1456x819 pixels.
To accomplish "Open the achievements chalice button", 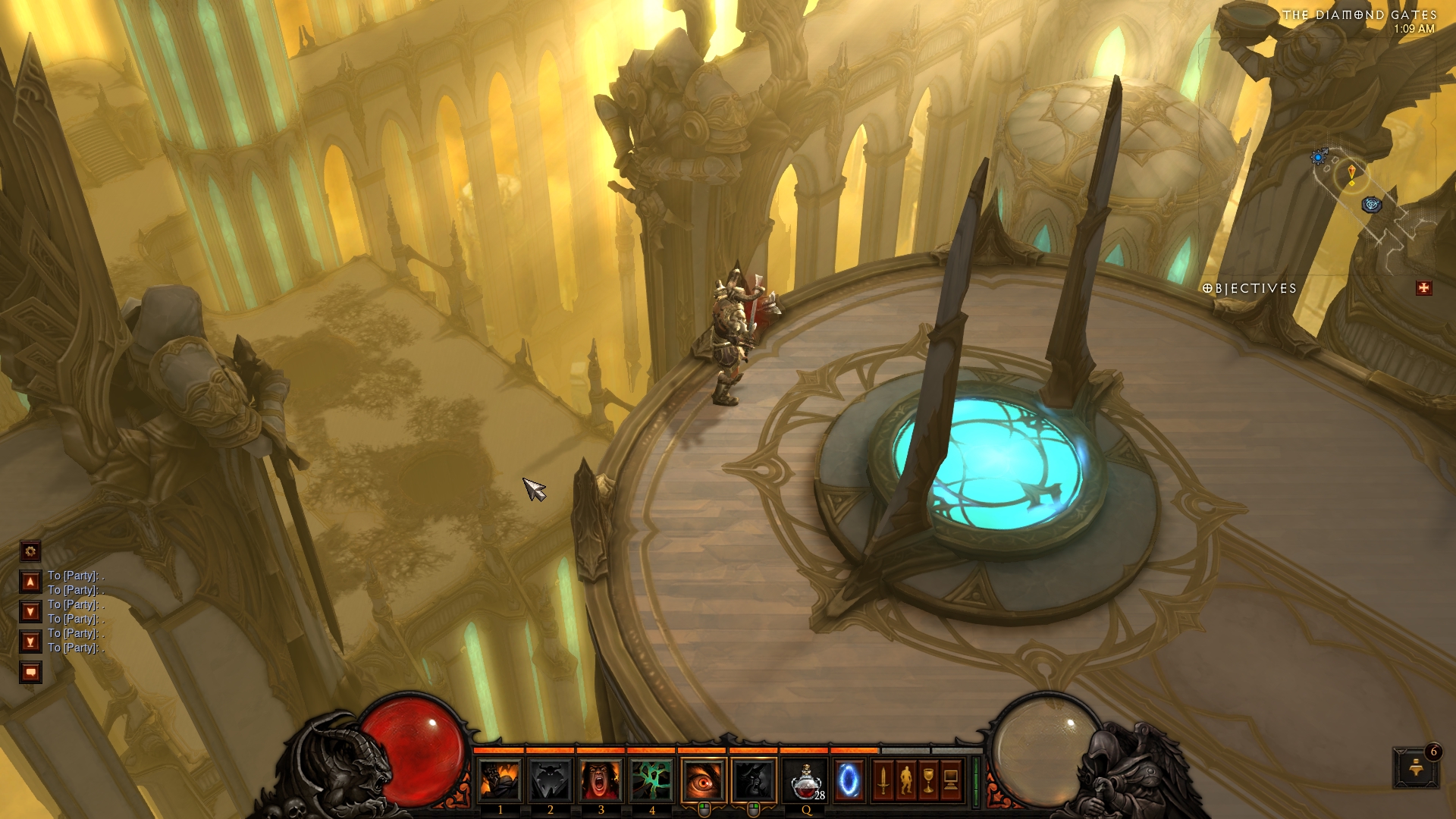I will (928, 780).
